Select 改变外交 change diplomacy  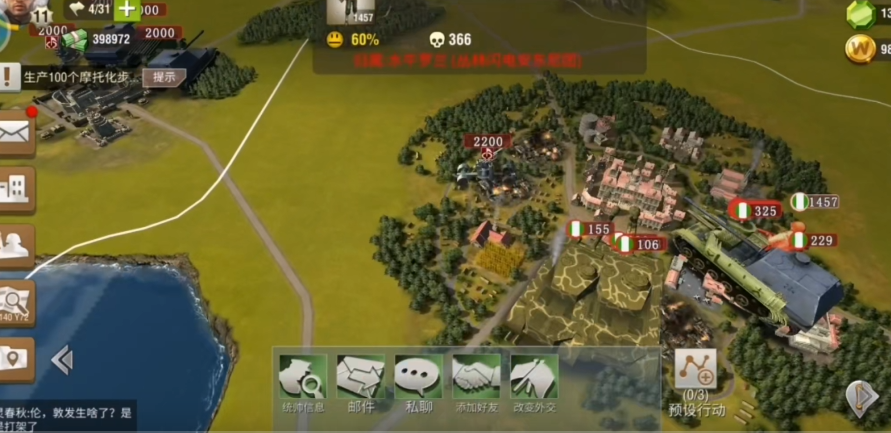pos(534,381)
